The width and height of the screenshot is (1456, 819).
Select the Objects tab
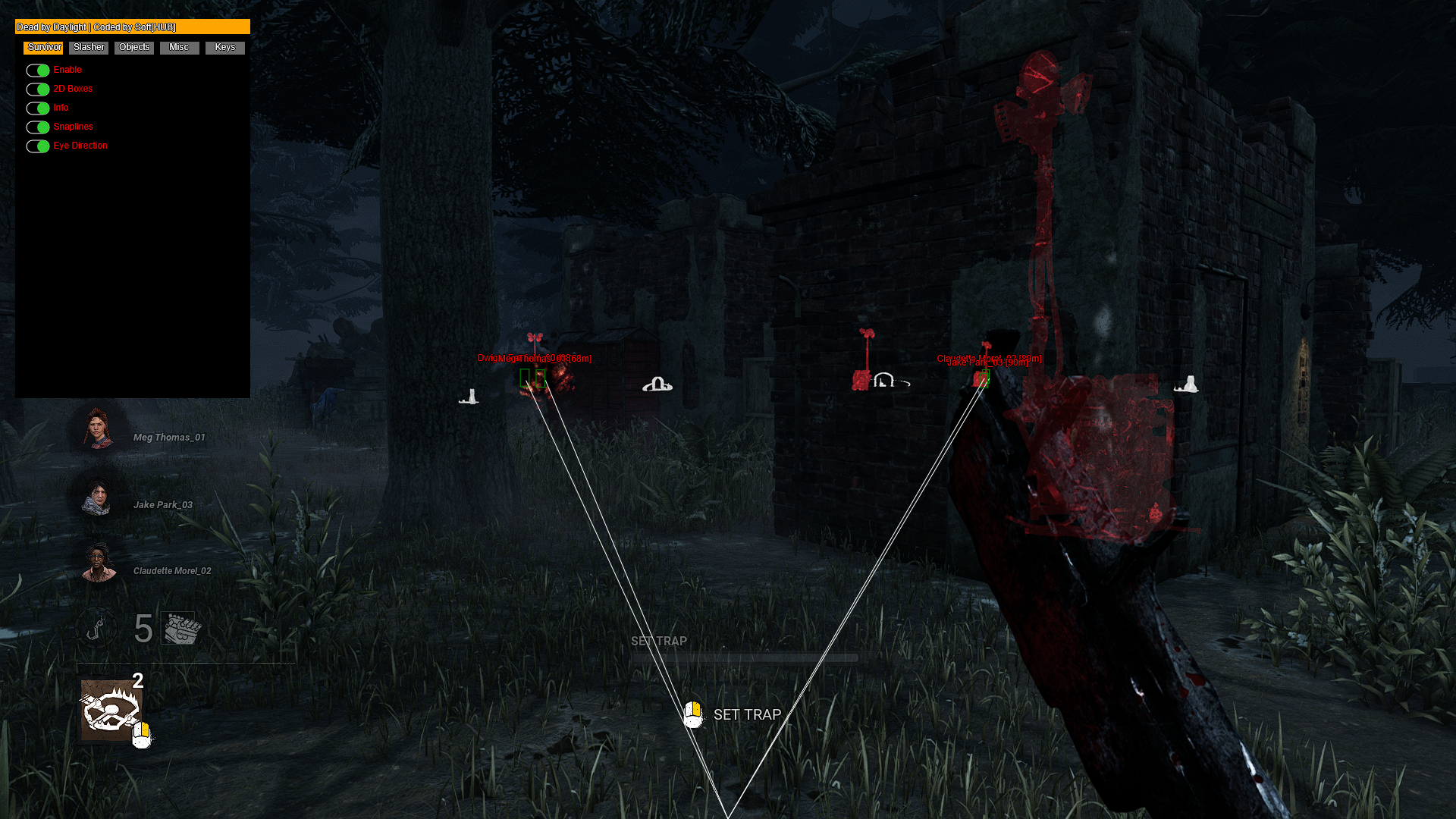(133, 47)
